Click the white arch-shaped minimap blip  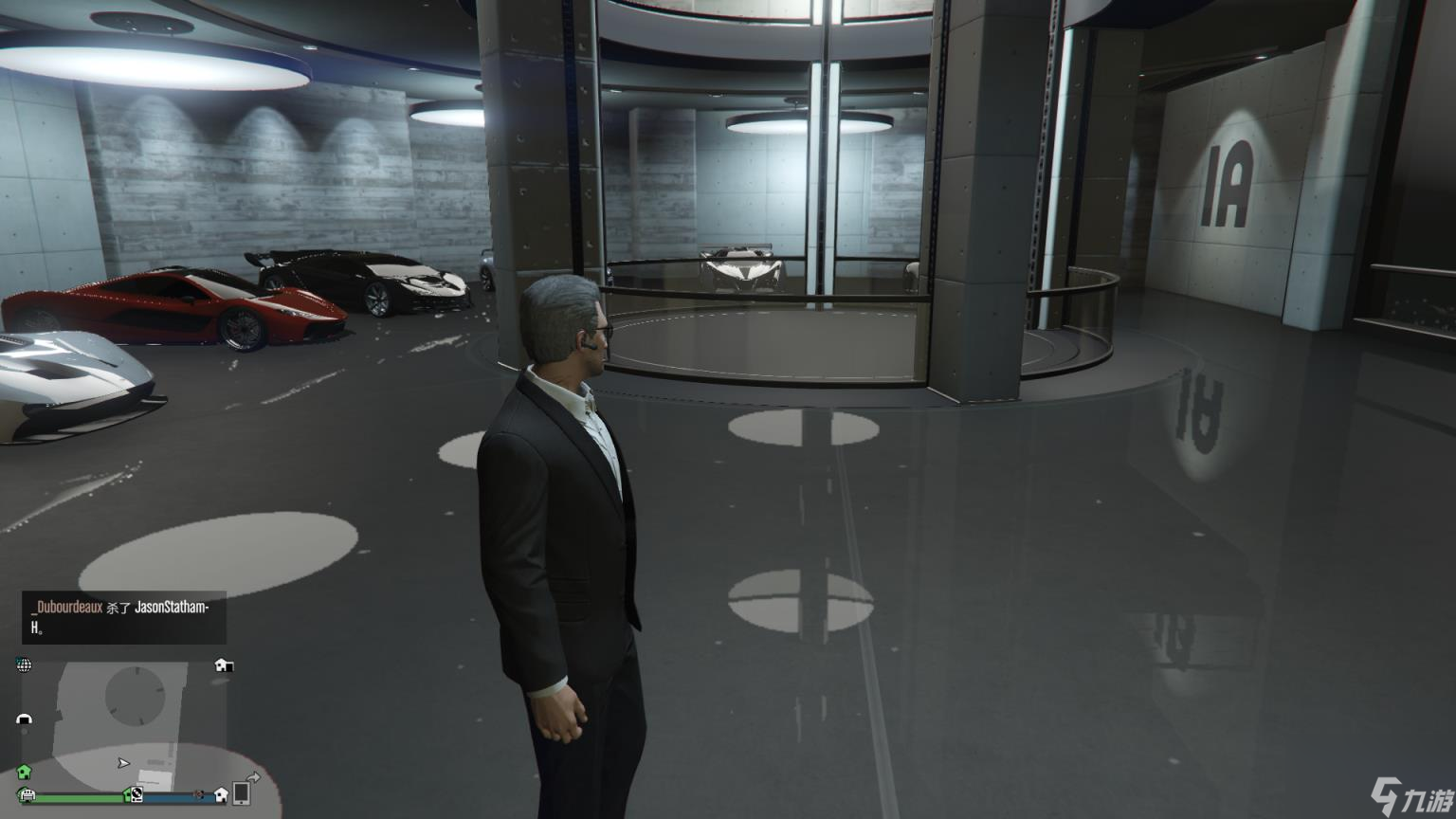[25, 719]
